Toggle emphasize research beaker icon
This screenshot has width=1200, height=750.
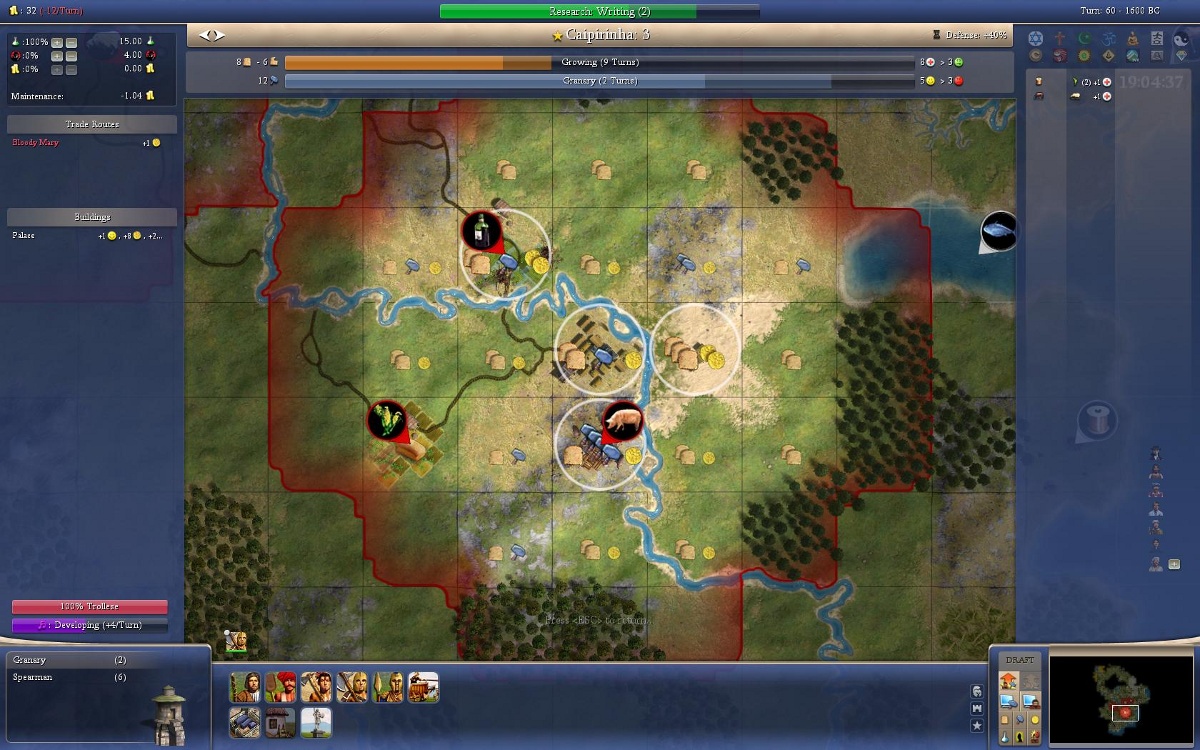coord(1005,735)
